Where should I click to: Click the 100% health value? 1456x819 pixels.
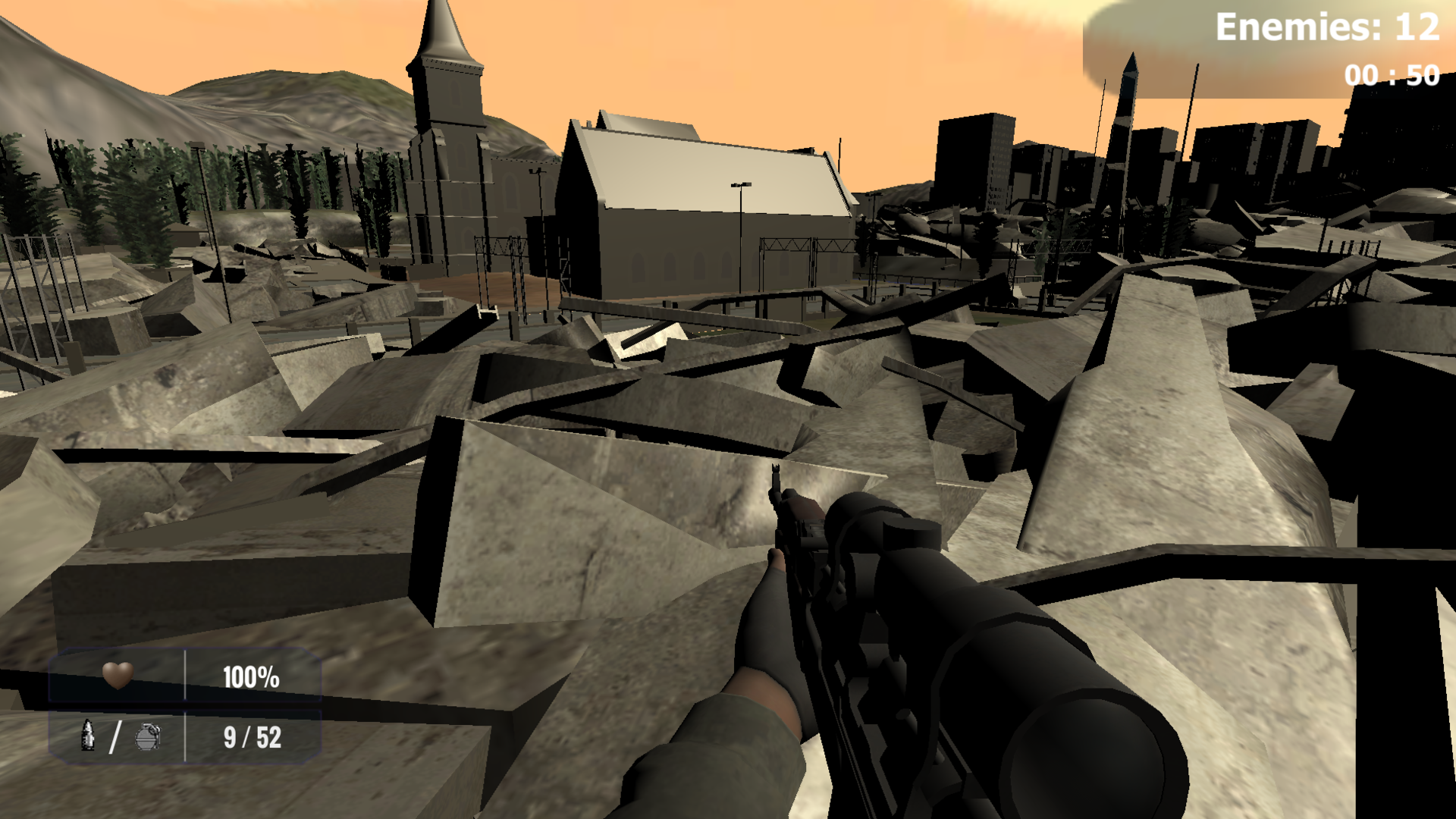251,677
